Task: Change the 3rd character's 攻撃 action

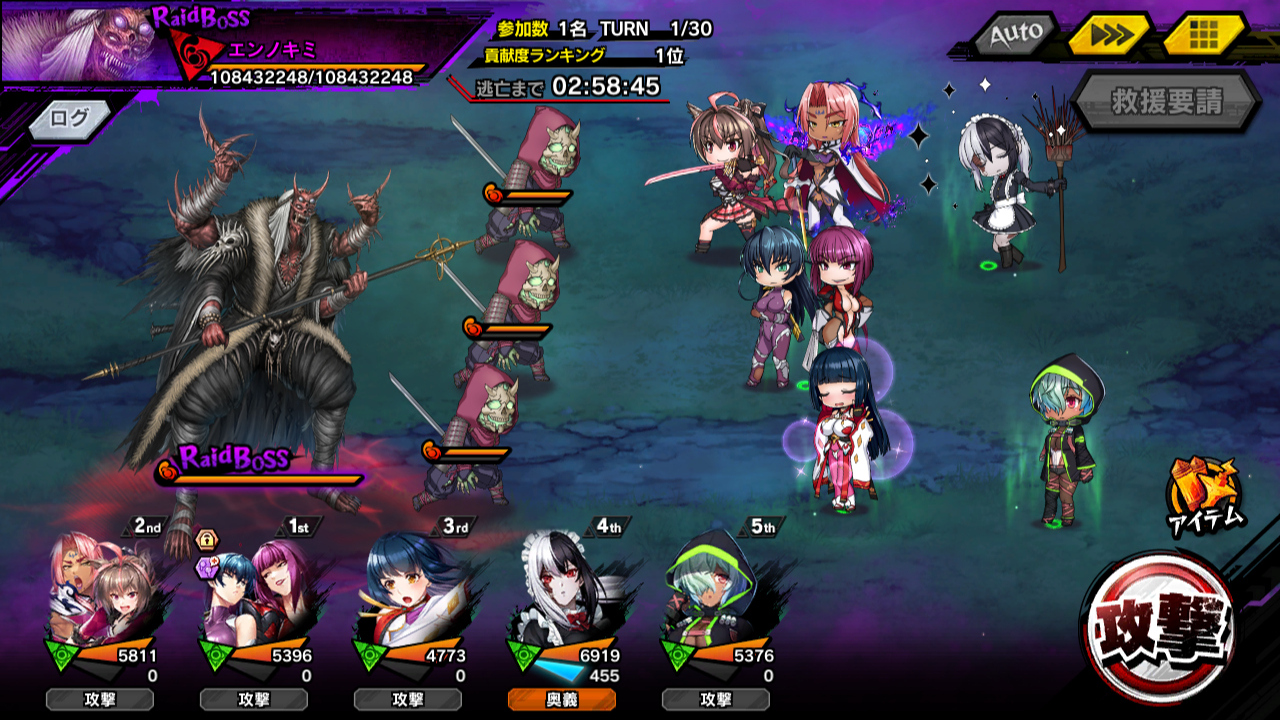Action: (x=407, y=699)
